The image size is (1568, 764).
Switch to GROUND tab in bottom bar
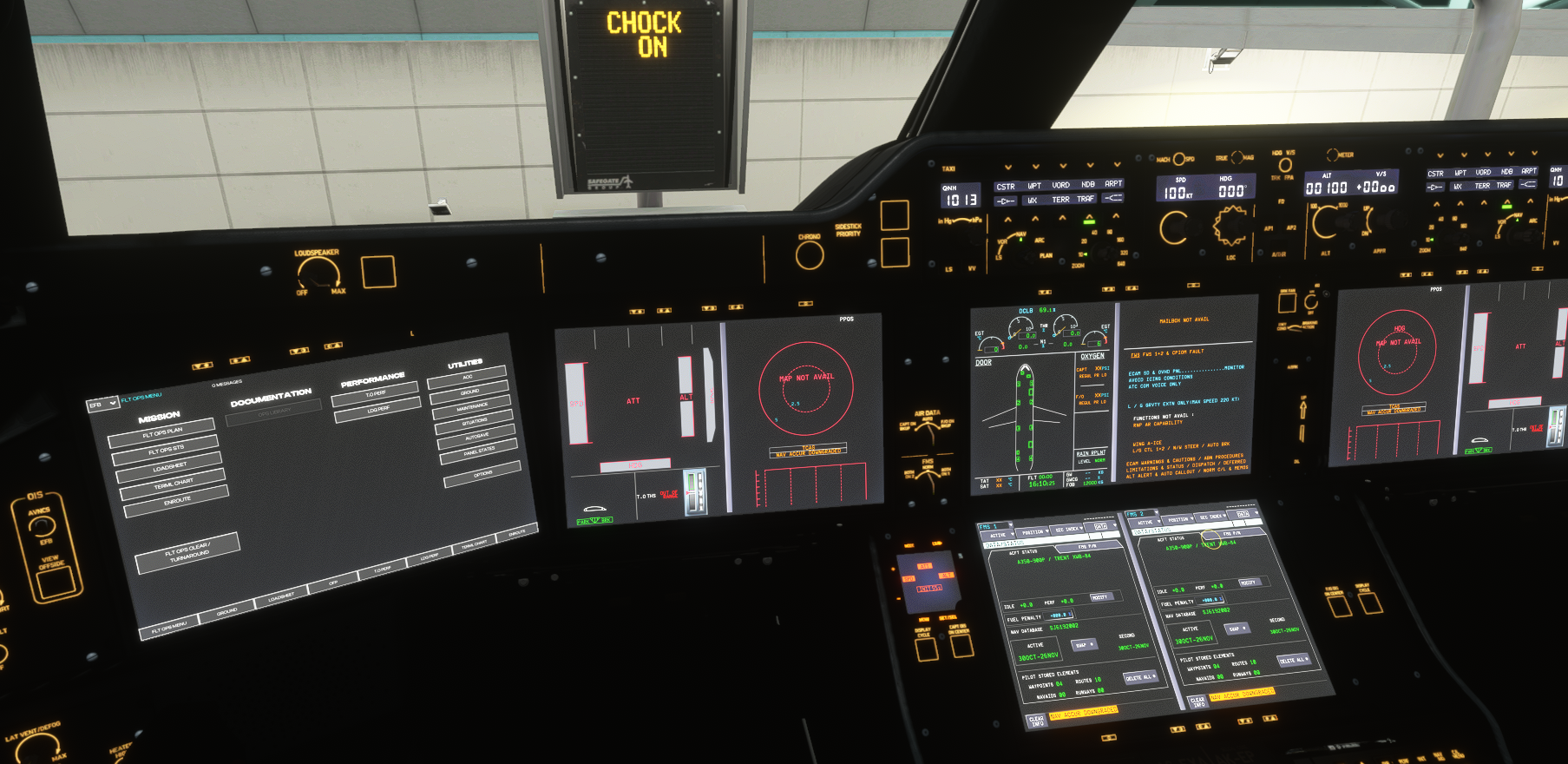click(226, 612)
